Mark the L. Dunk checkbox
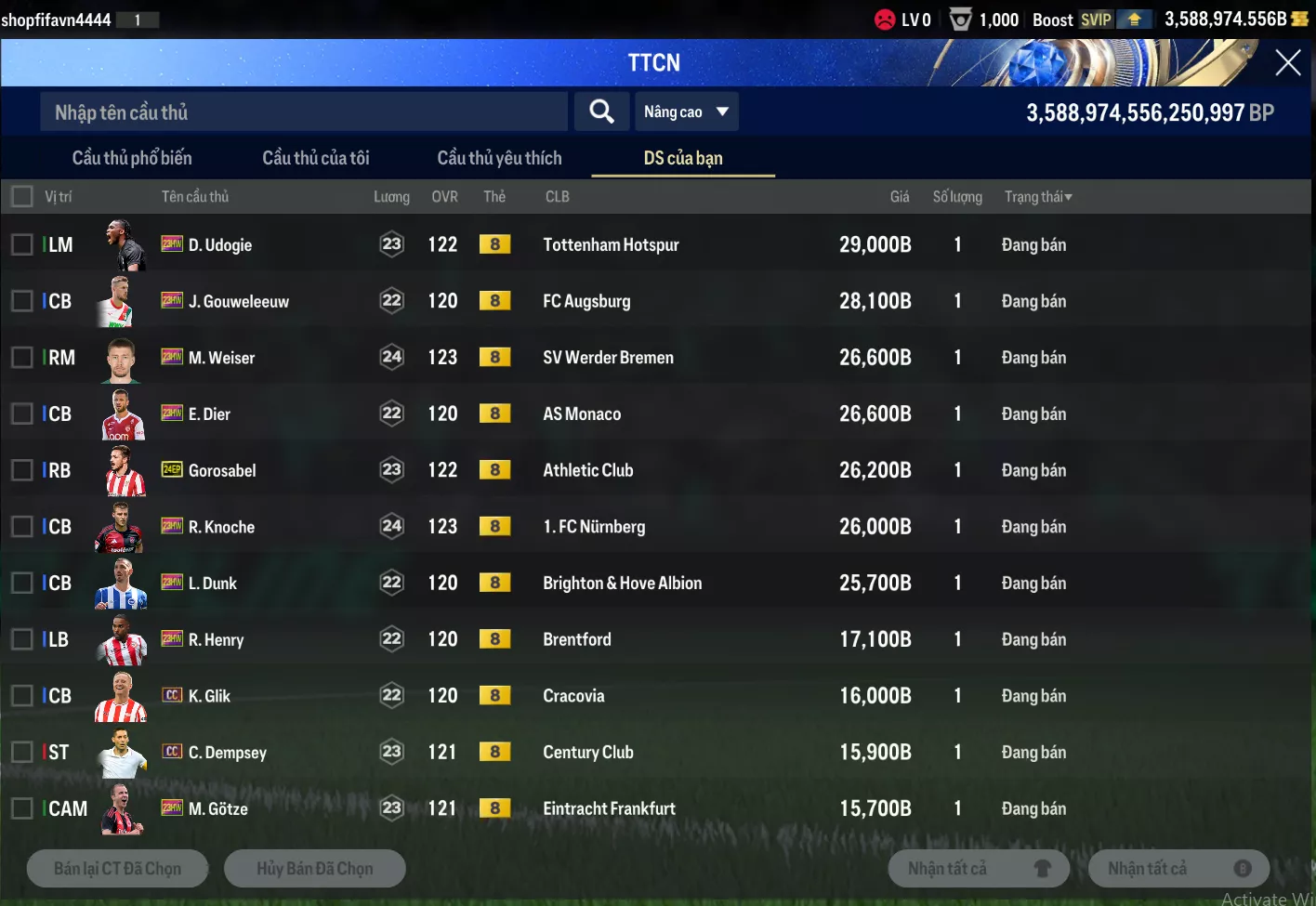 pos(21,583)
